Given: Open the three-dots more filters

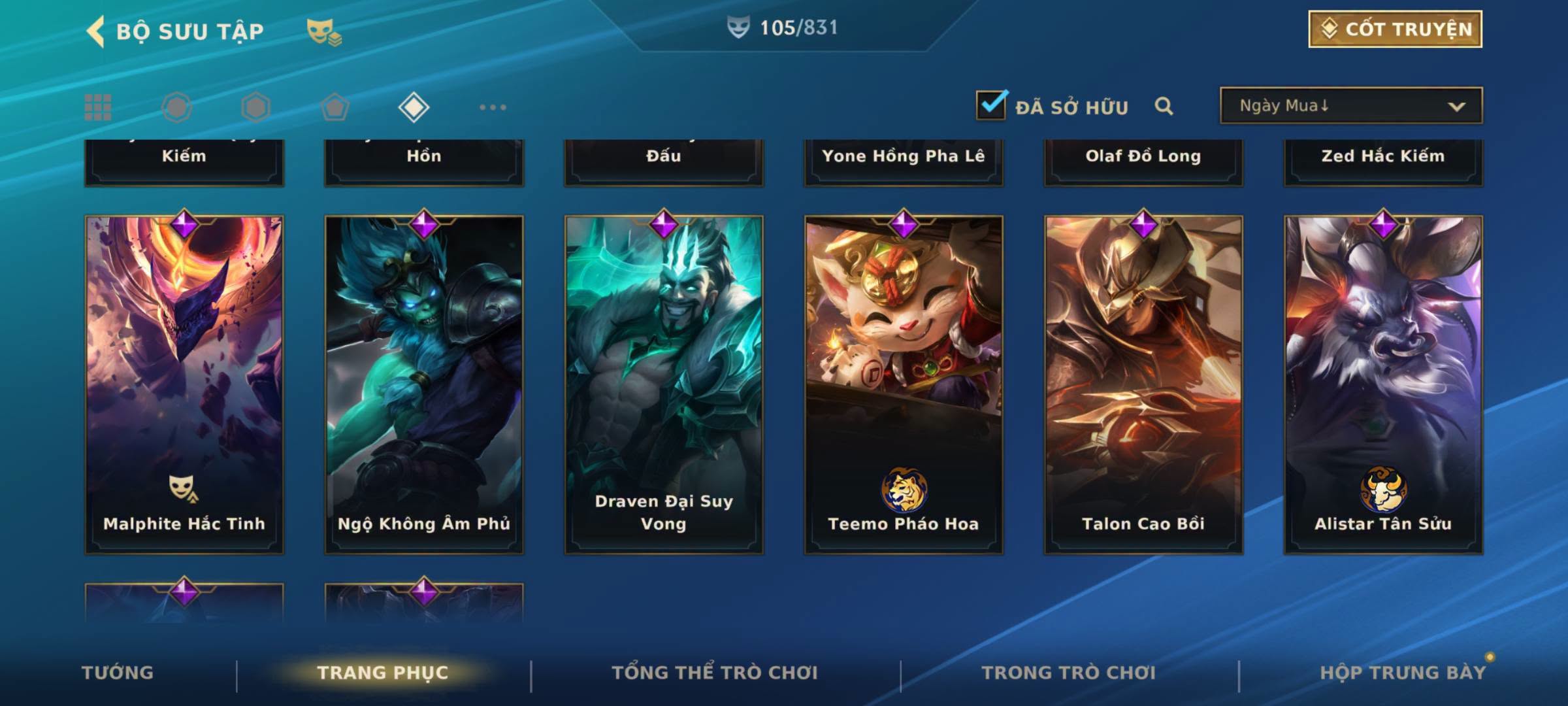Looking at the screenshot, I should pyautogui.click(x=493, y=107).
